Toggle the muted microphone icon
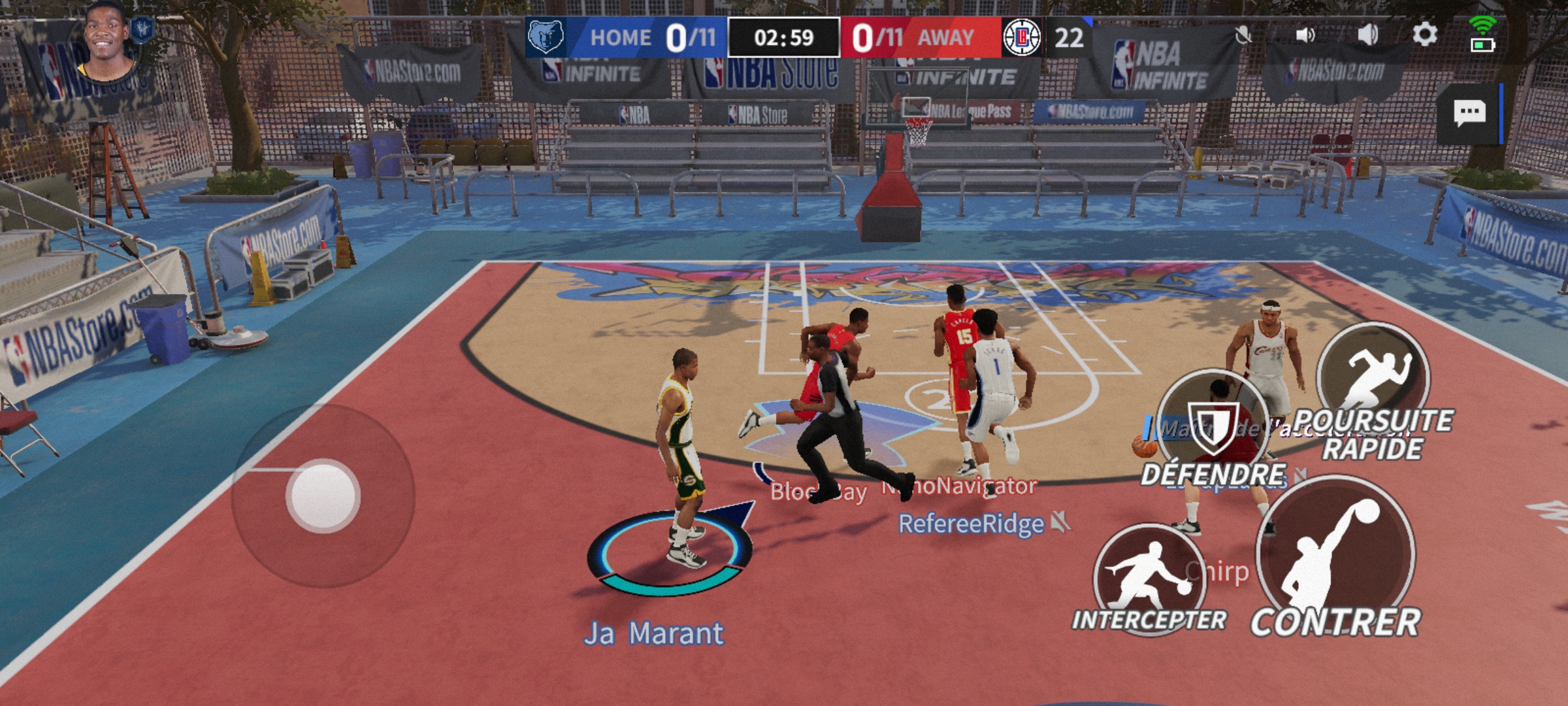The image size is (1568, 706). pos(1243,35)
